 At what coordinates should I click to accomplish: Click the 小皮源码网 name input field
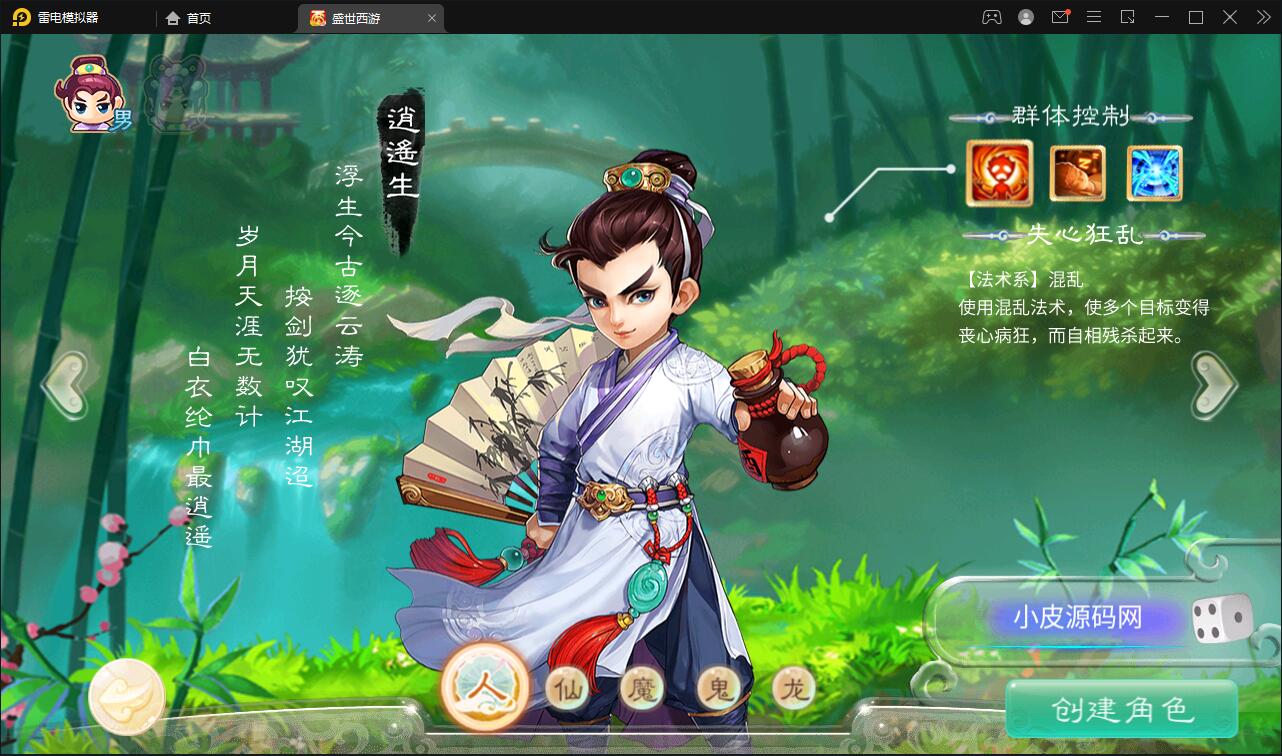(x=1080, y=618)
